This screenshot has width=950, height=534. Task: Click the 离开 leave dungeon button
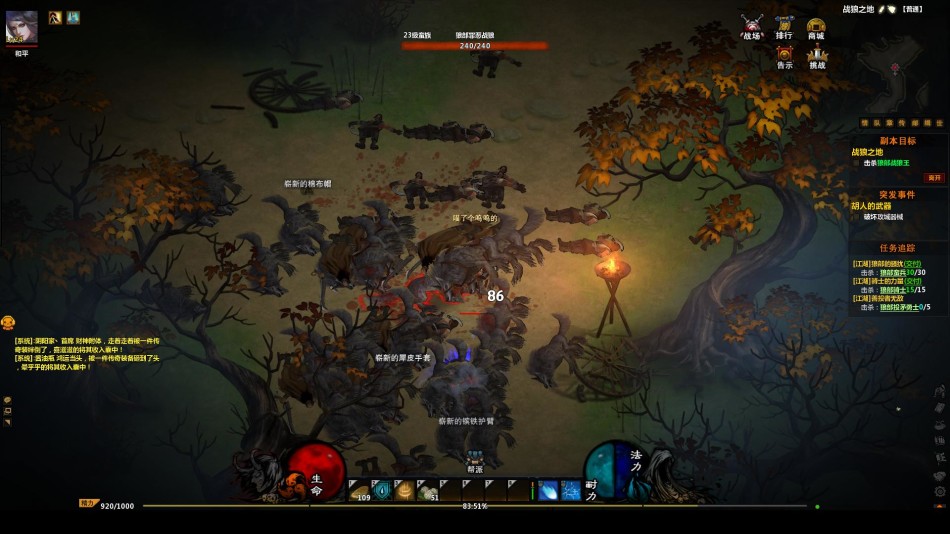tap(935, 177)
